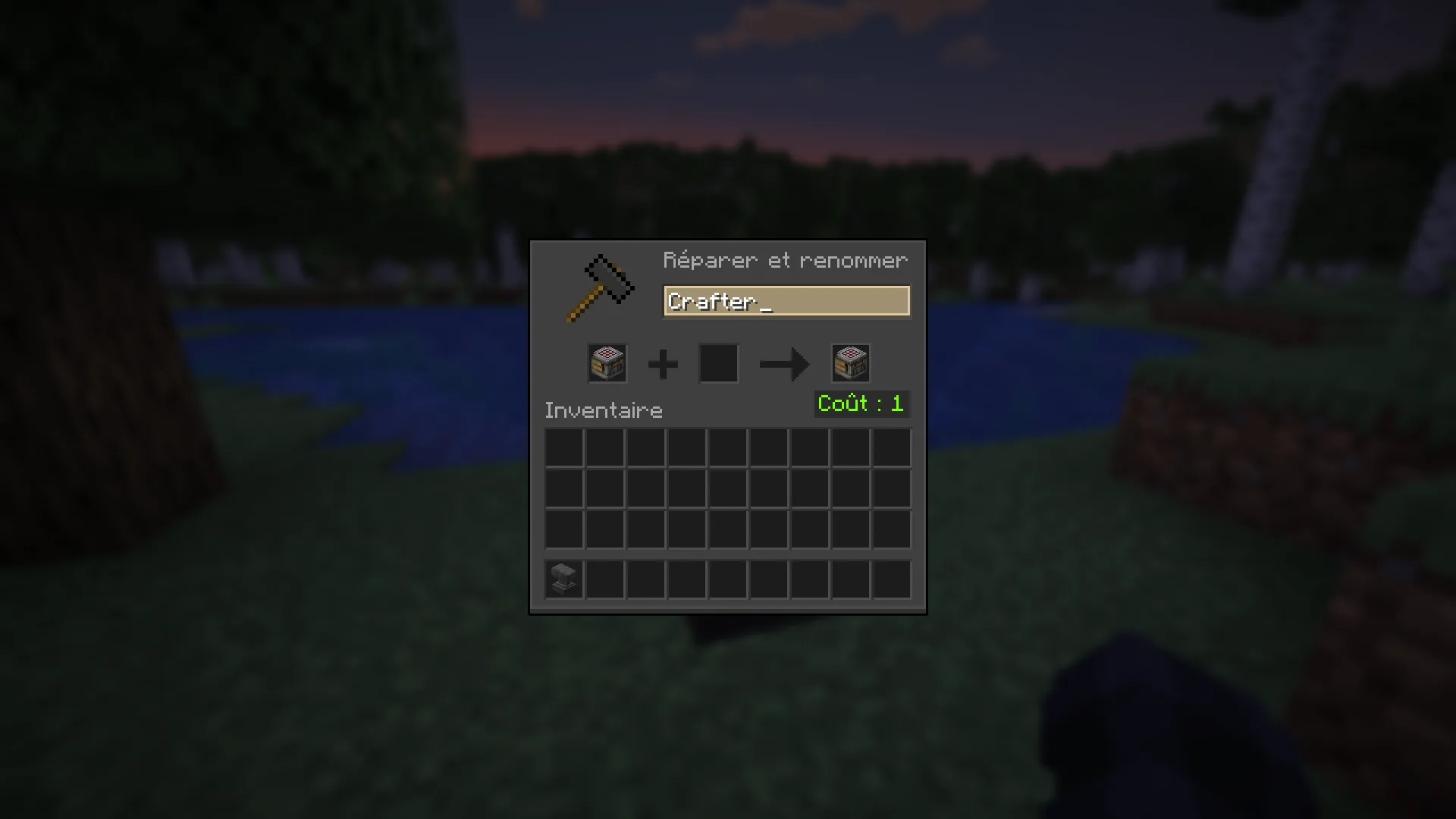Click the center slot of the inventory grid
The width and height of the screenshot is (1456, 819).
pyautogui.click(x=727, y=488)
